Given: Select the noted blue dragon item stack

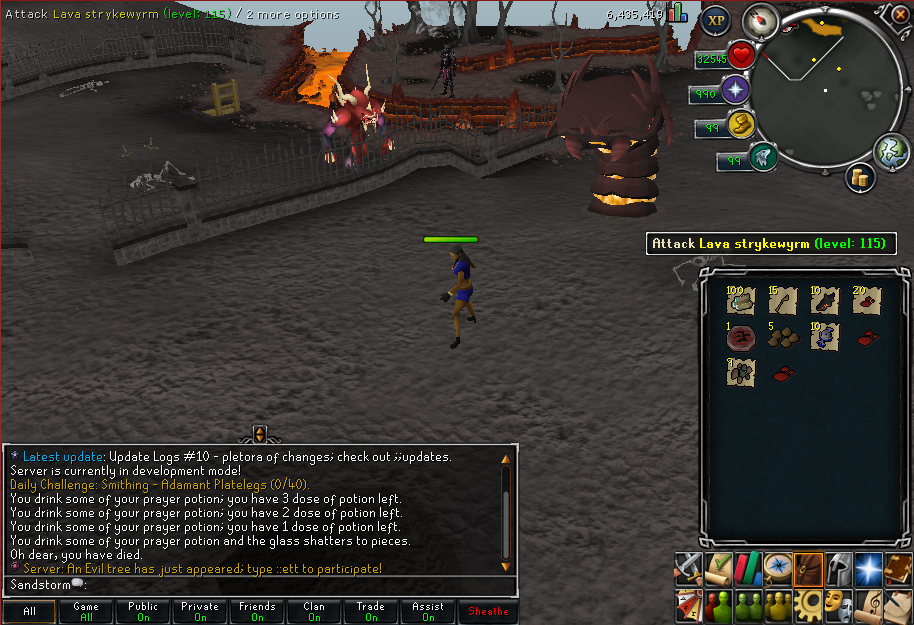Looking at the screenshot, I should click(x=823, y=337).
